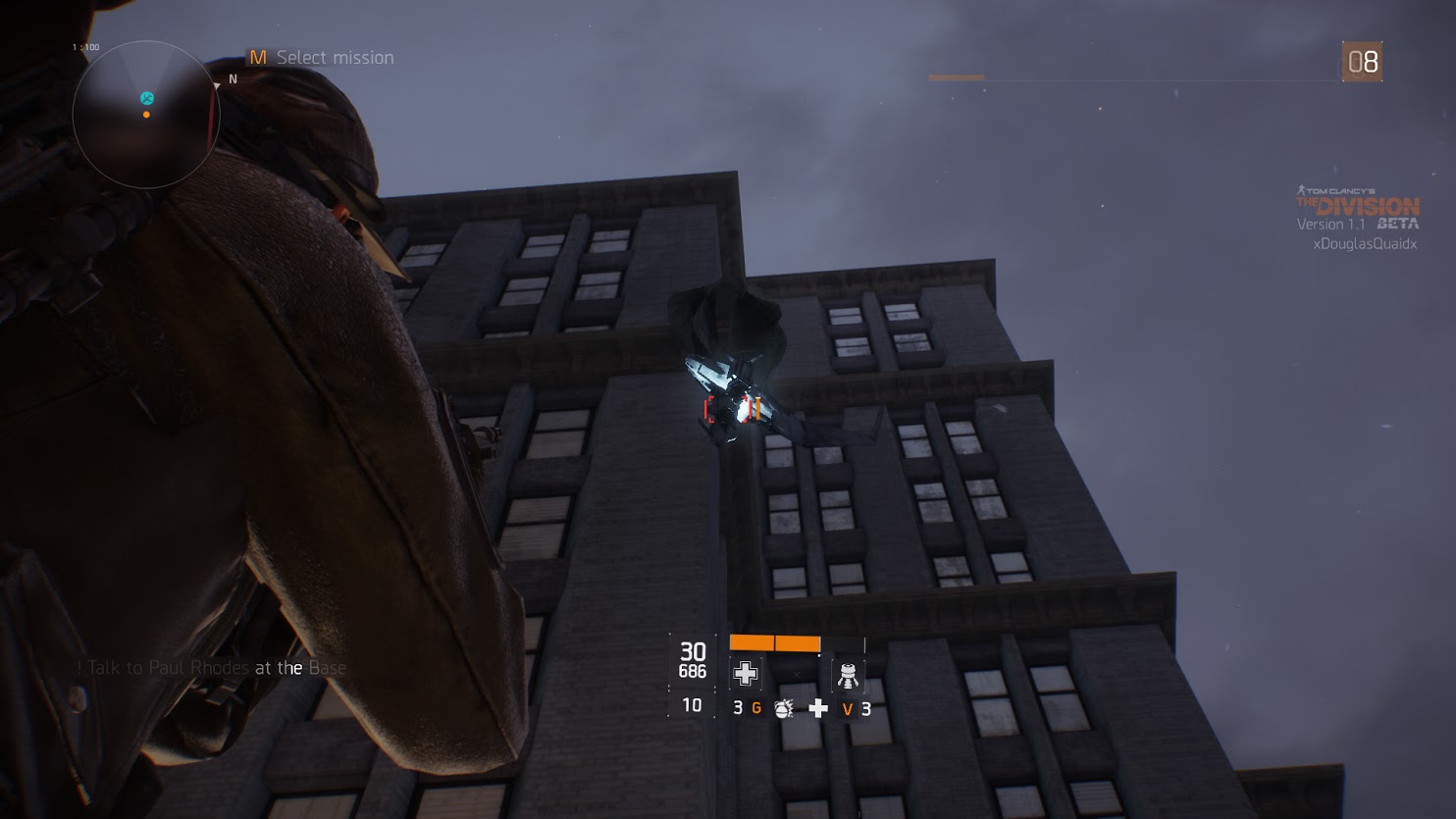Deploy the turret skill
The height and width of the screenshot is (819, 1456).
coord(848,675)
